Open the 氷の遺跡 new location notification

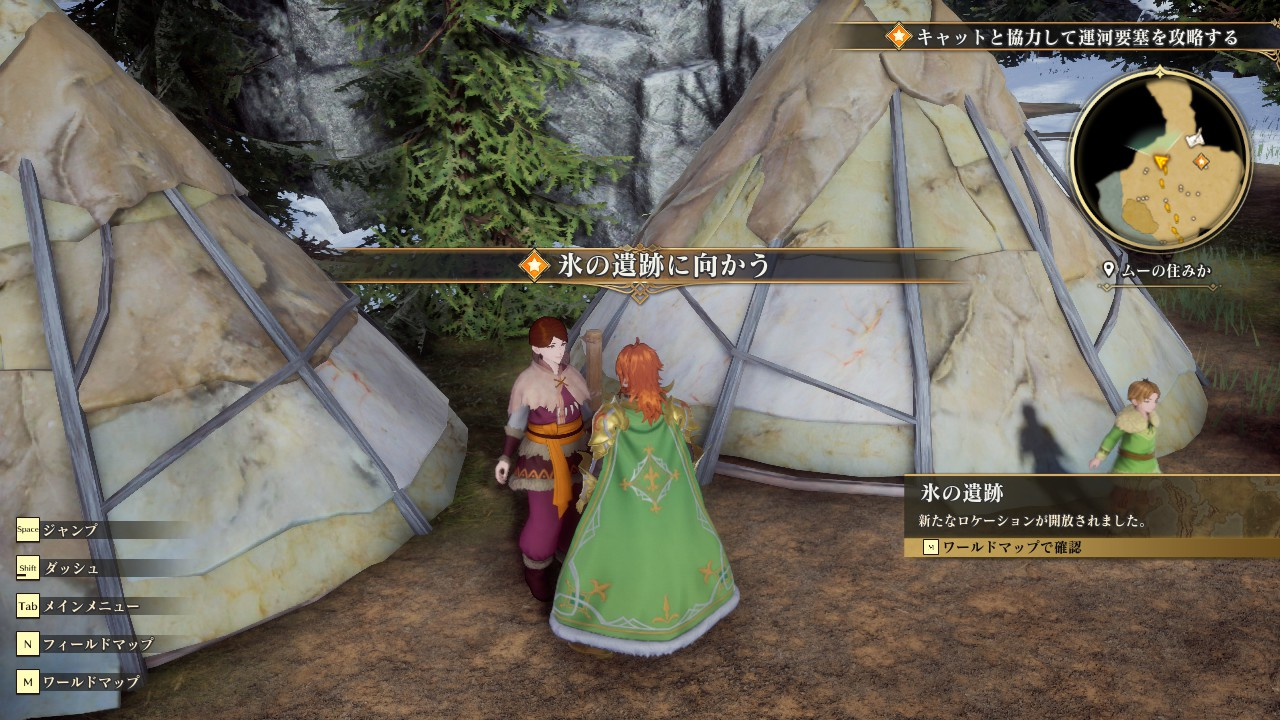[1090, 505]
